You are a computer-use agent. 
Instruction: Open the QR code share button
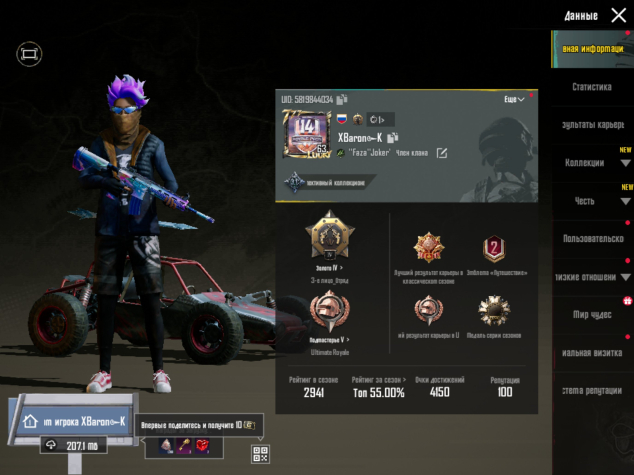(x=261, y=455)
